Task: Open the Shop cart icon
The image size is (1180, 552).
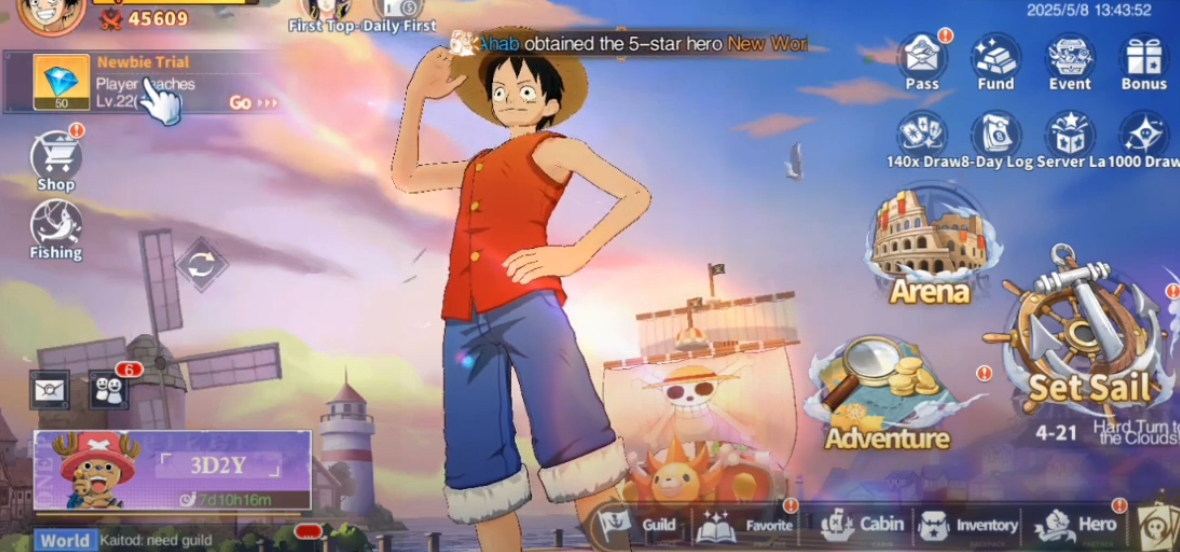Action: click(56, 160)
